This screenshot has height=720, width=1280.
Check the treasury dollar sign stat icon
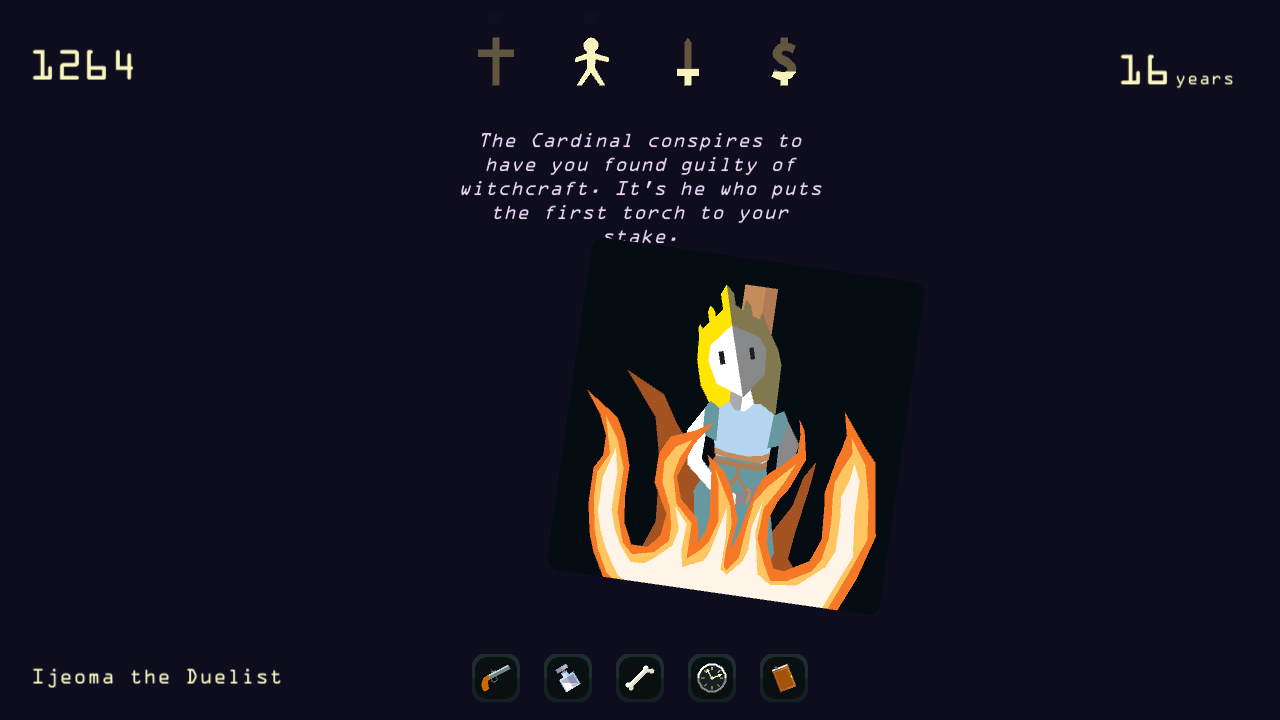pyautogui.click(x=784, y=62)
